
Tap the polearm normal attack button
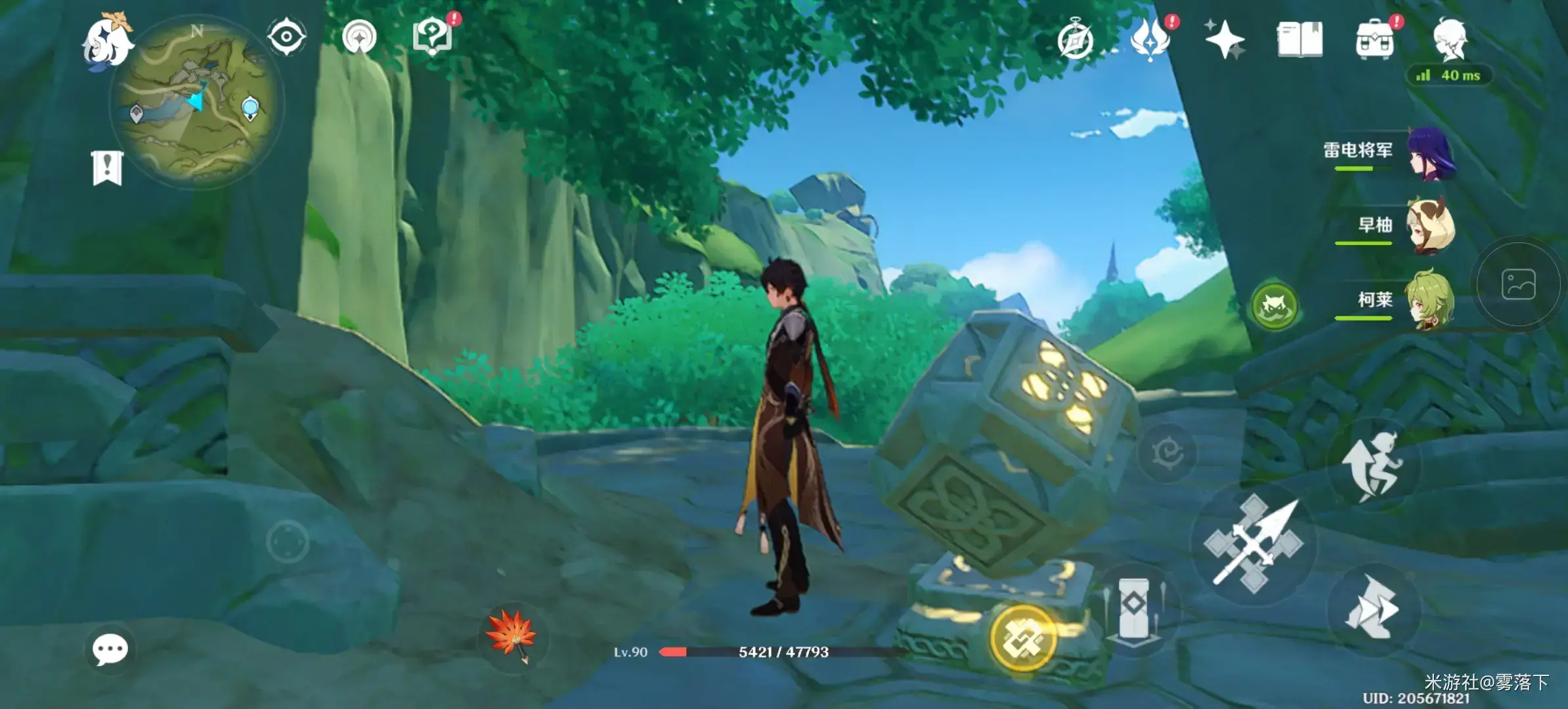click(x=1253, y=544)
